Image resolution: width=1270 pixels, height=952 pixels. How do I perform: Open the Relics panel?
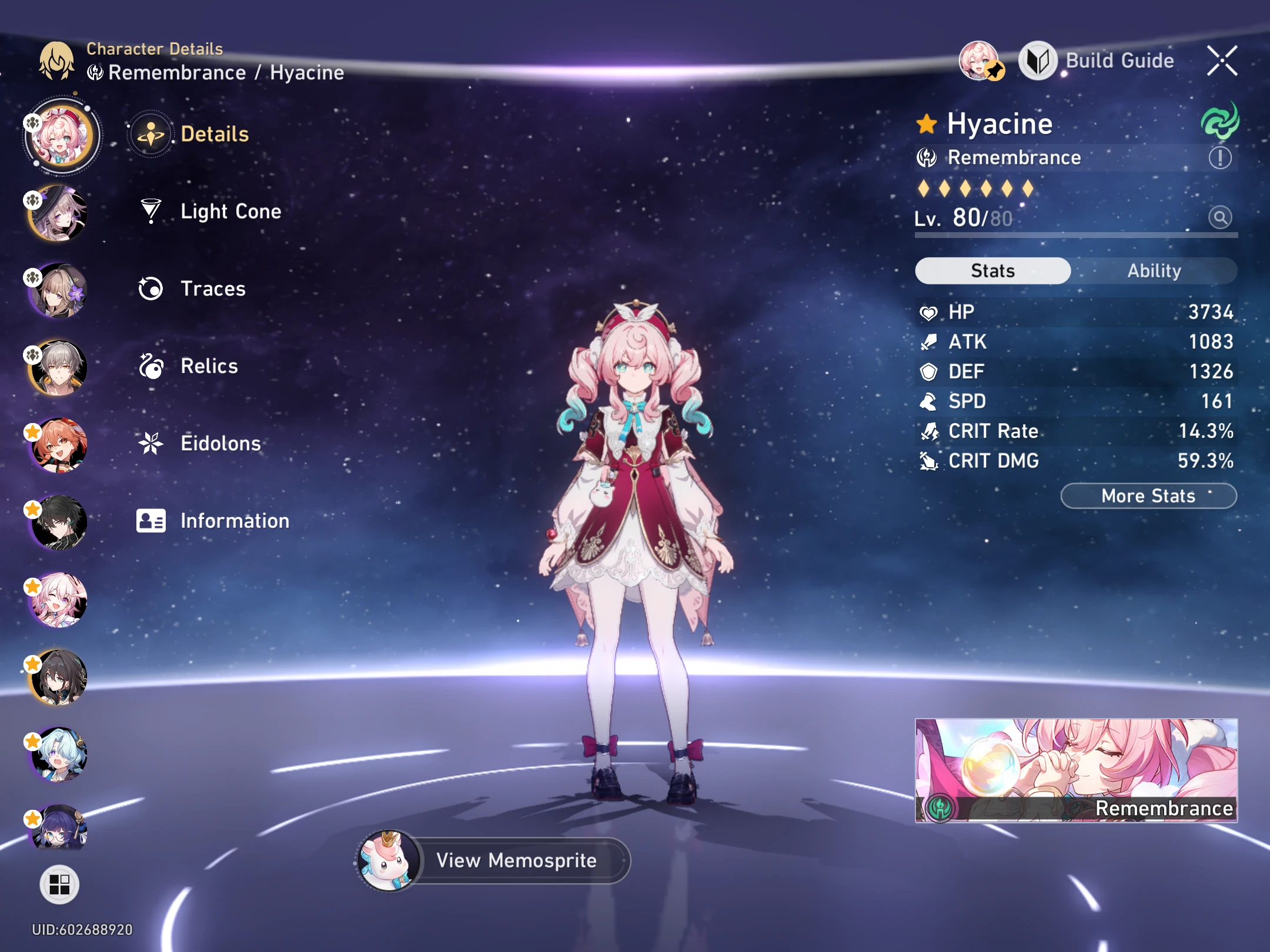coord(210,366)
